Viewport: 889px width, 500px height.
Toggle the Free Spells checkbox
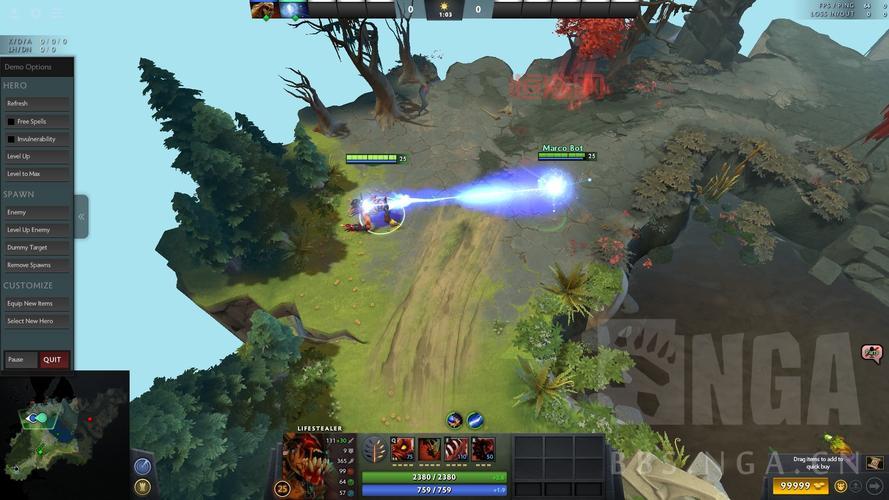(x=12, y=121)
